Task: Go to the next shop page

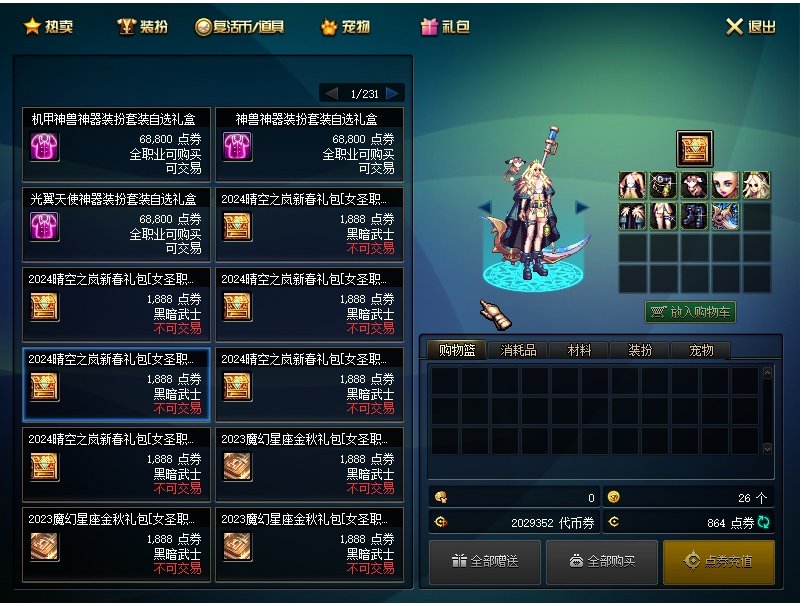Action: (393, 93)
